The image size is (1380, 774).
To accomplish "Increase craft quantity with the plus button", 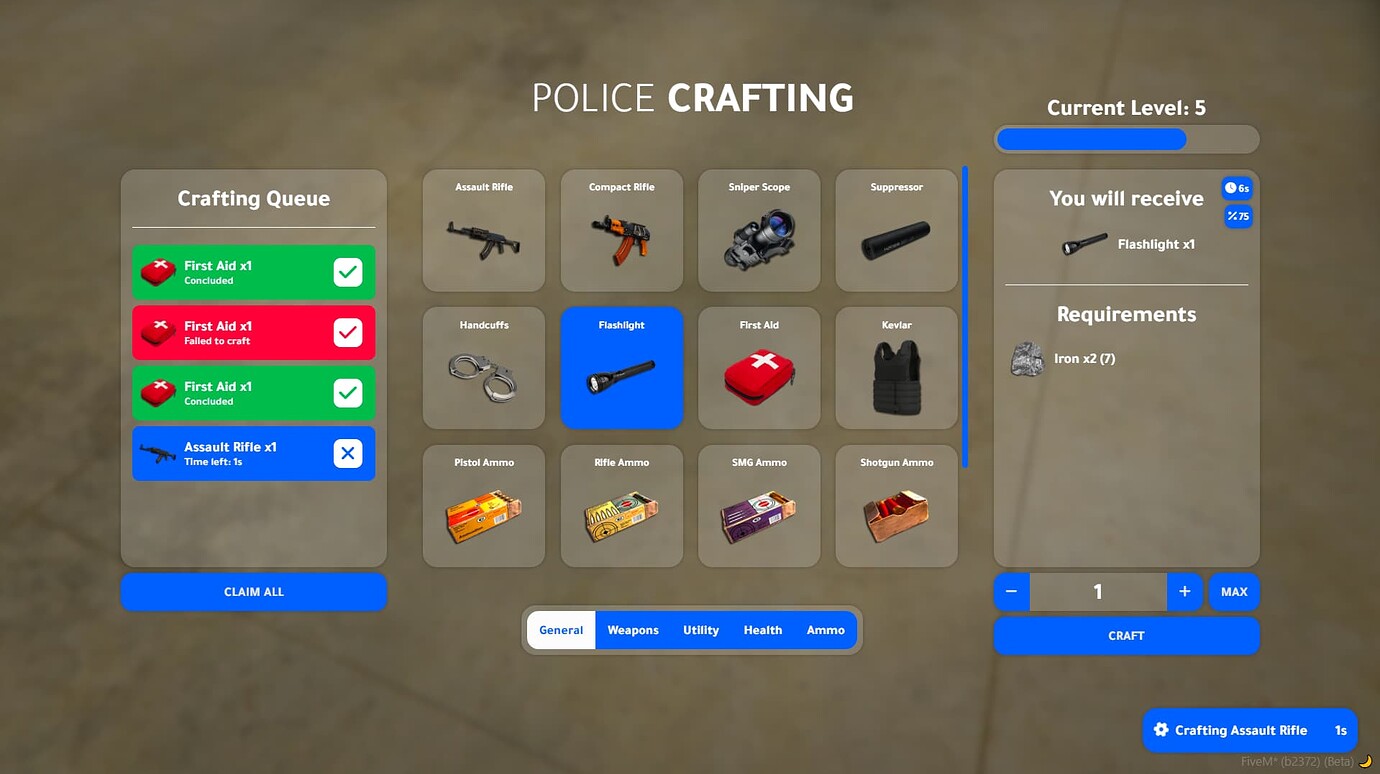I will [1185, 591].
